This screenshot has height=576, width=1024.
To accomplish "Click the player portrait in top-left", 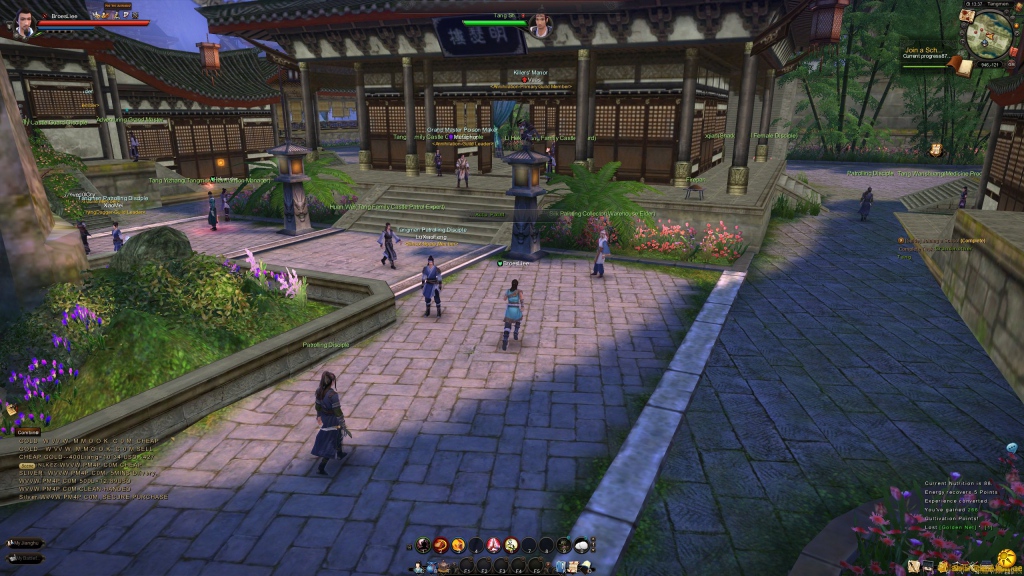I will point(22,24).
